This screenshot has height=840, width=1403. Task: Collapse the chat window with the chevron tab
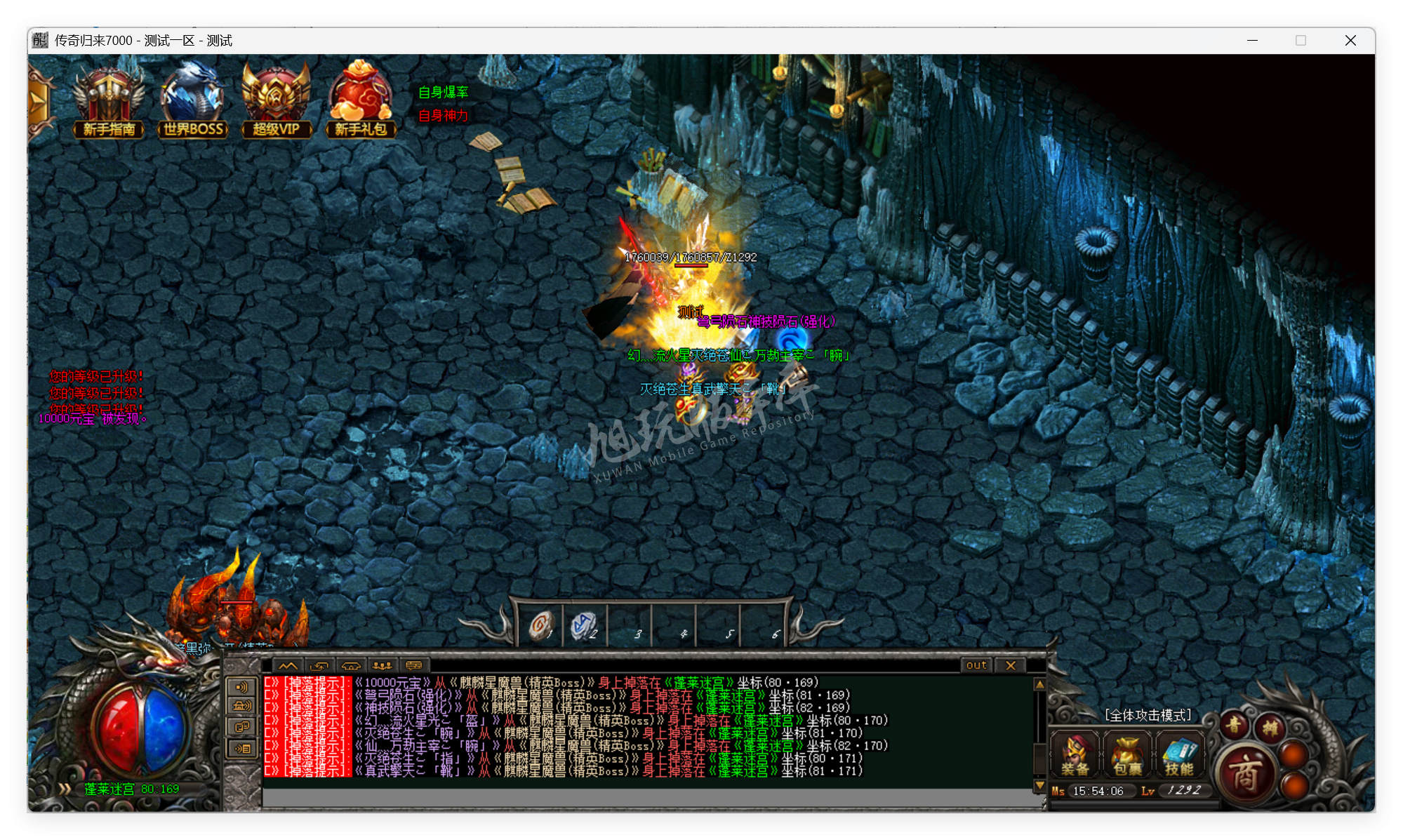[286, 665]
